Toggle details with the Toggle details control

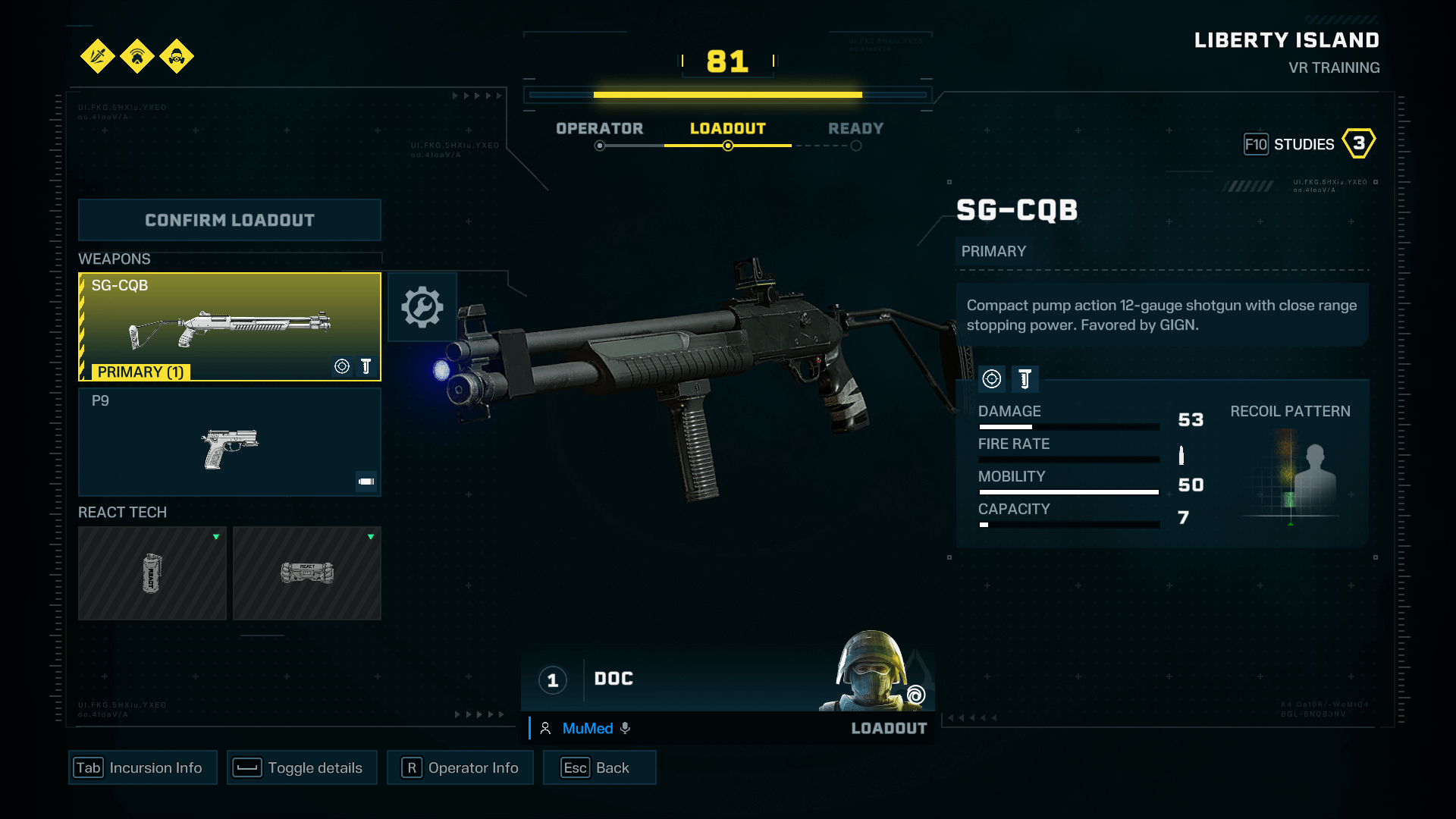[x=301, y=767]
